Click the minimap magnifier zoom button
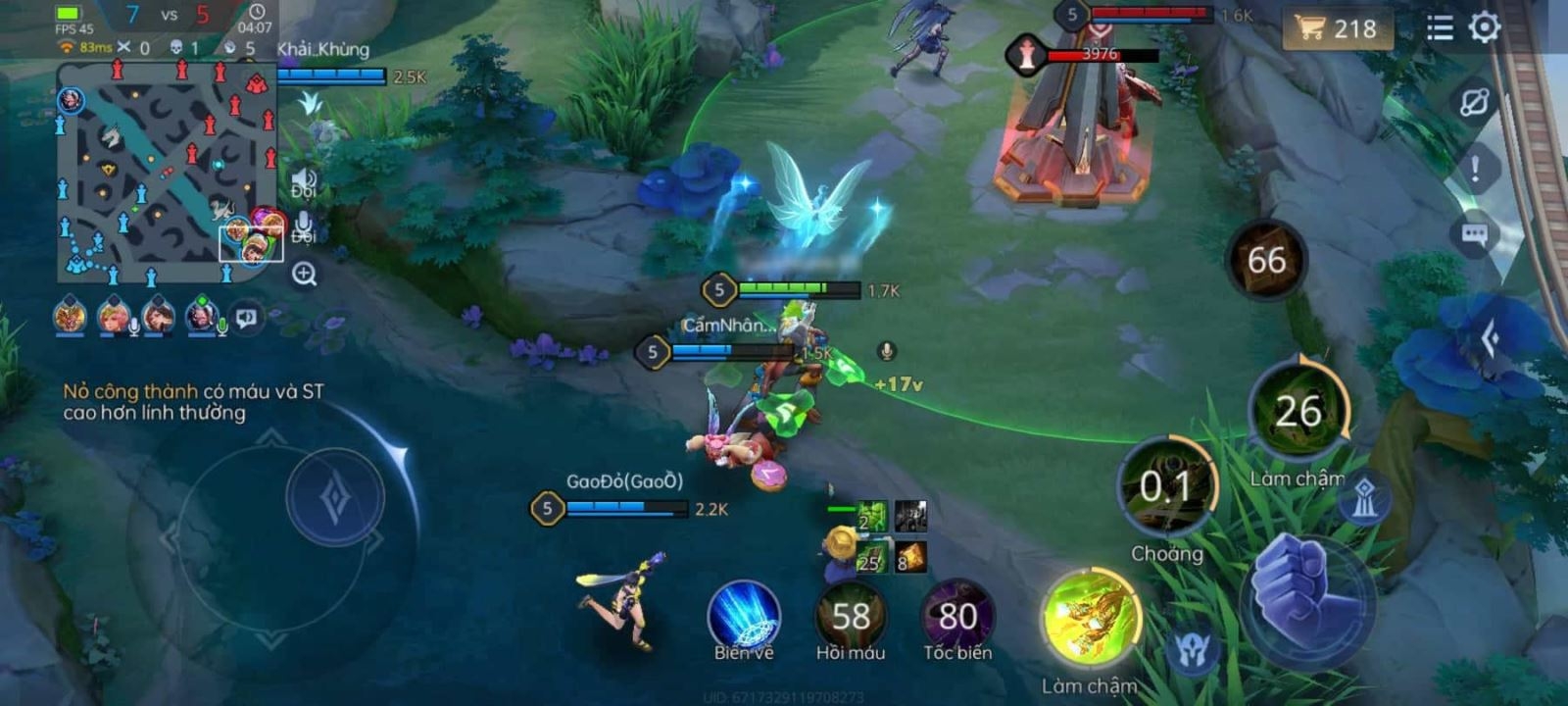This screenshot has width=1568, height=706. 305,275
